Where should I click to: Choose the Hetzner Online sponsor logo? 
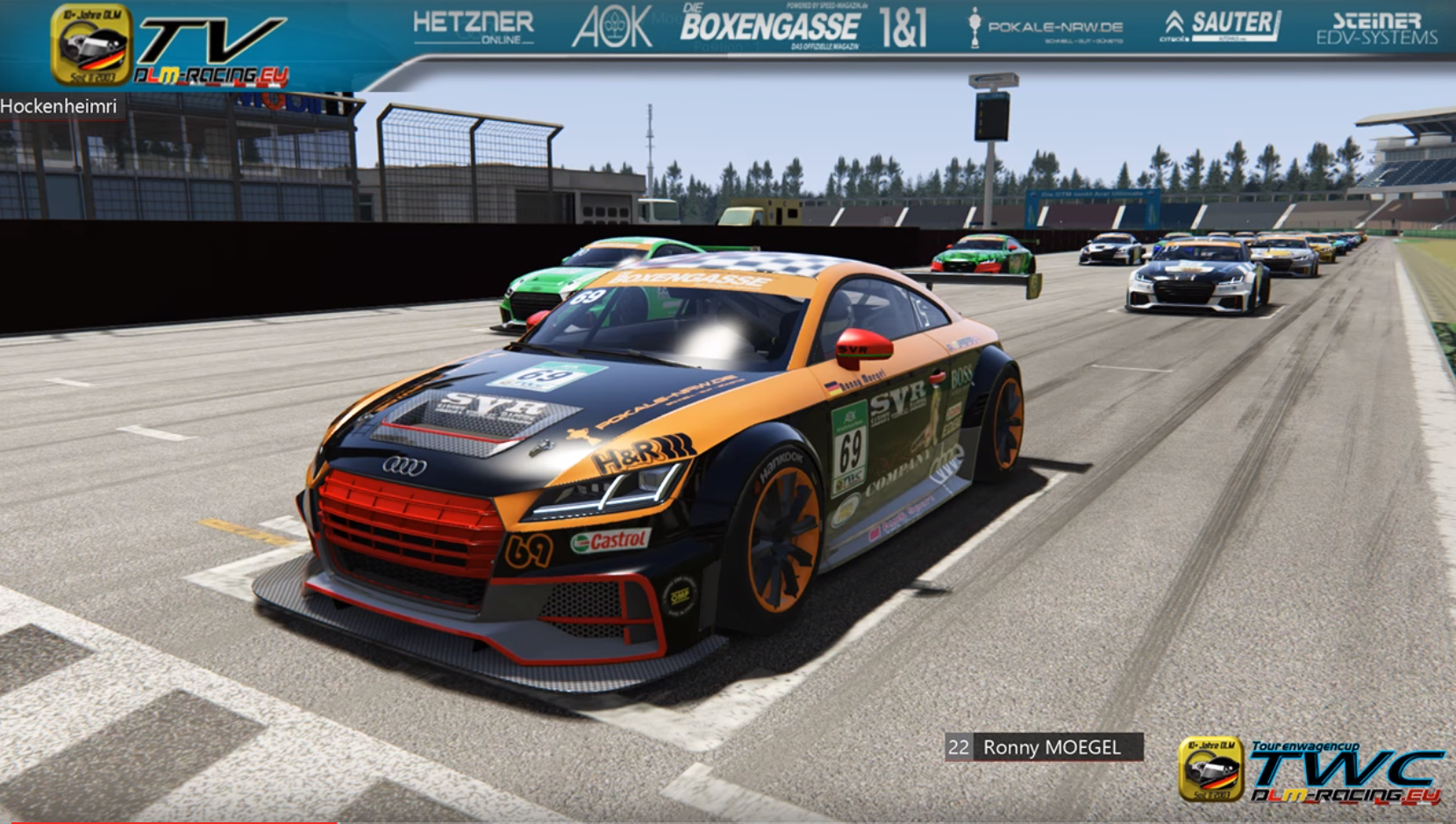(x=474, y=27)
